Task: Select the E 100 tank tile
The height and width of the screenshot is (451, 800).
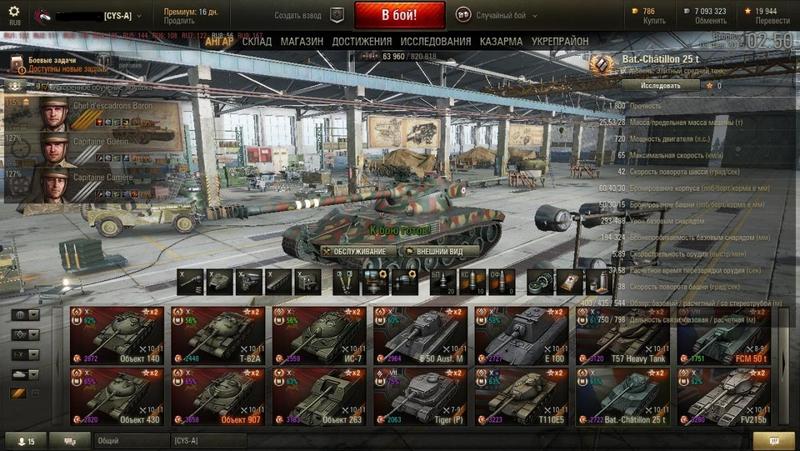Action: pyautogui.click(x=523, y=335)
